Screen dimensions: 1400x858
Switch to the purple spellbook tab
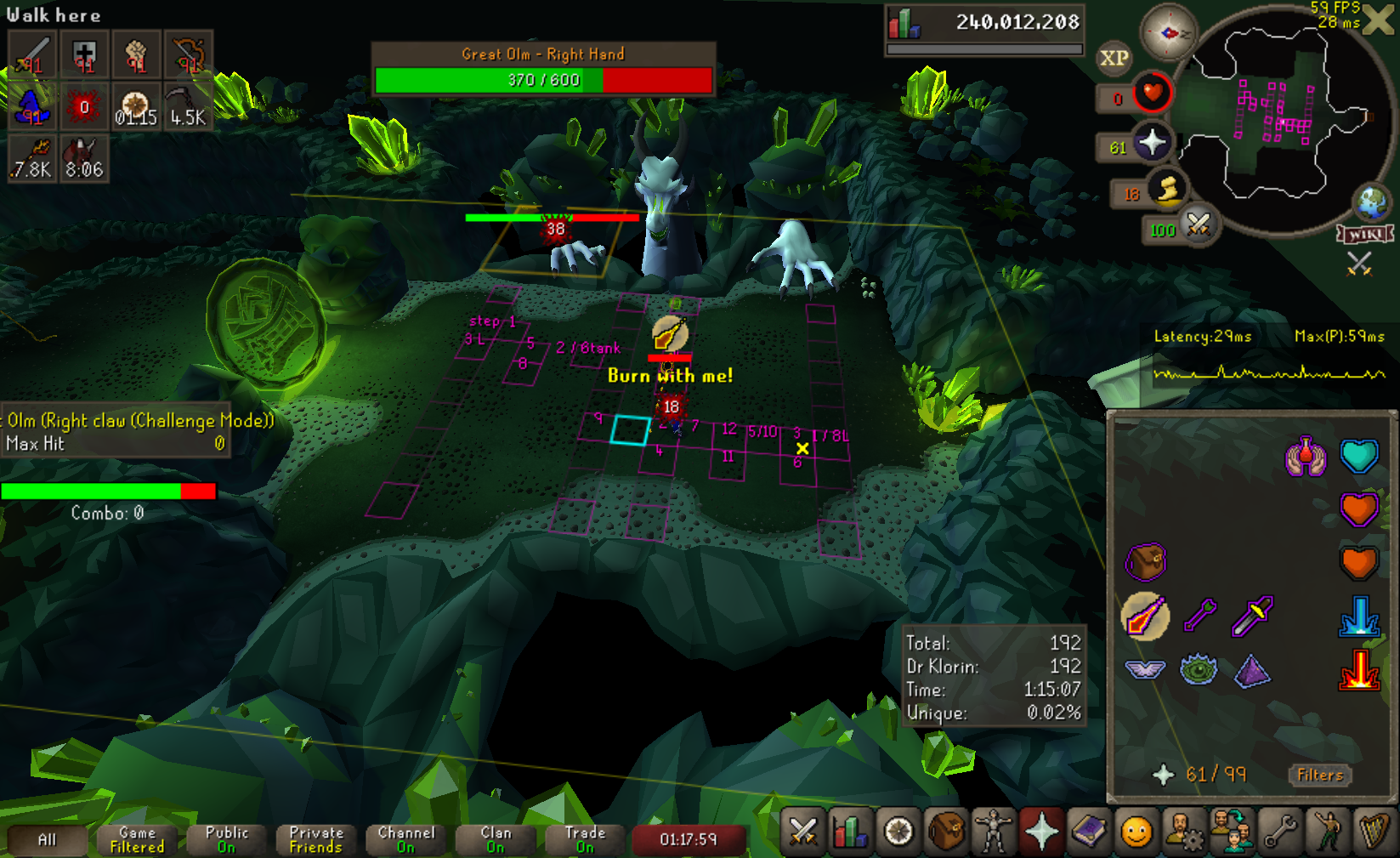[1089, 831]
